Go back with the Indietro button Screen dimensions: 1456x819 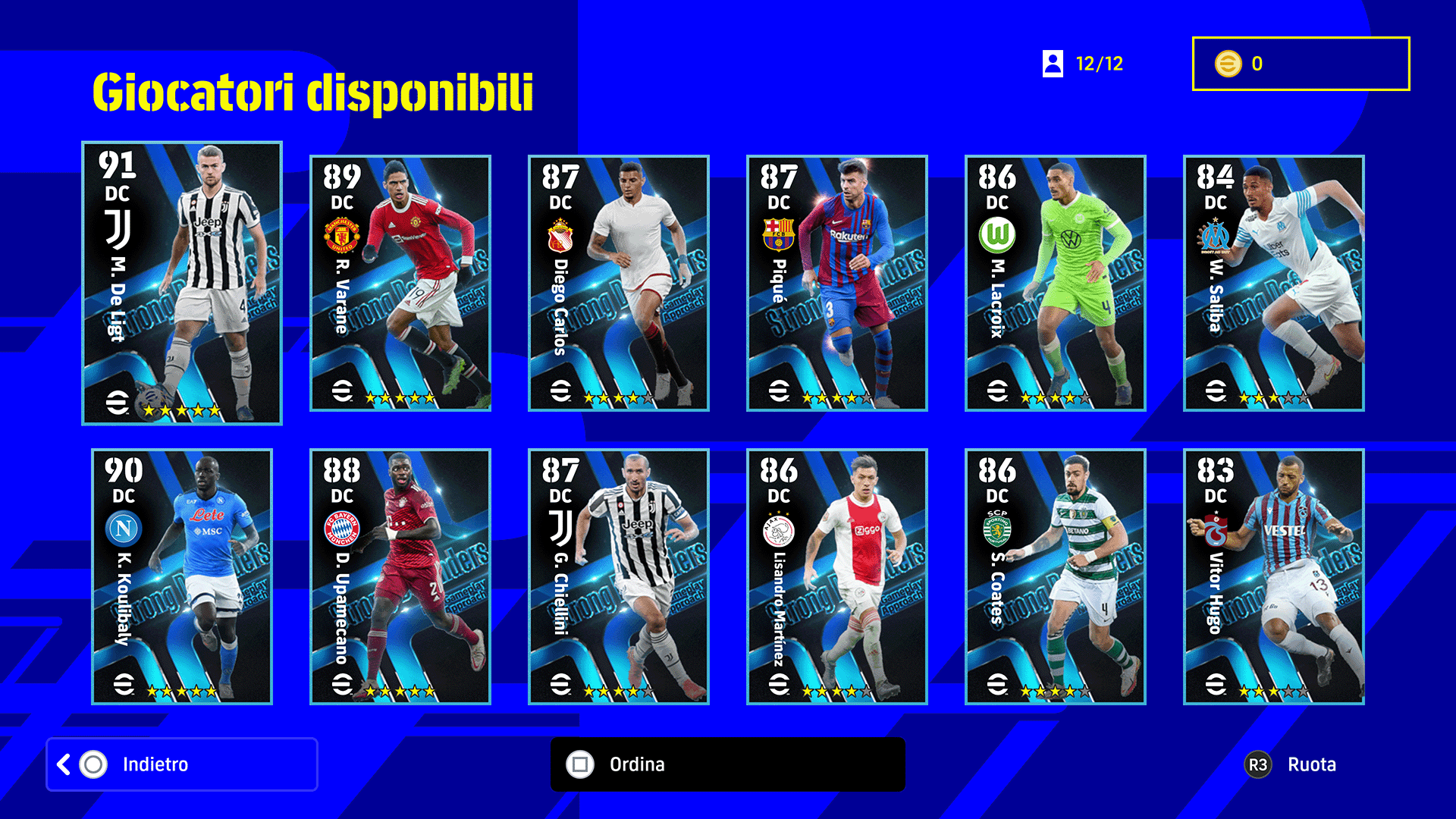pos(182,764)
